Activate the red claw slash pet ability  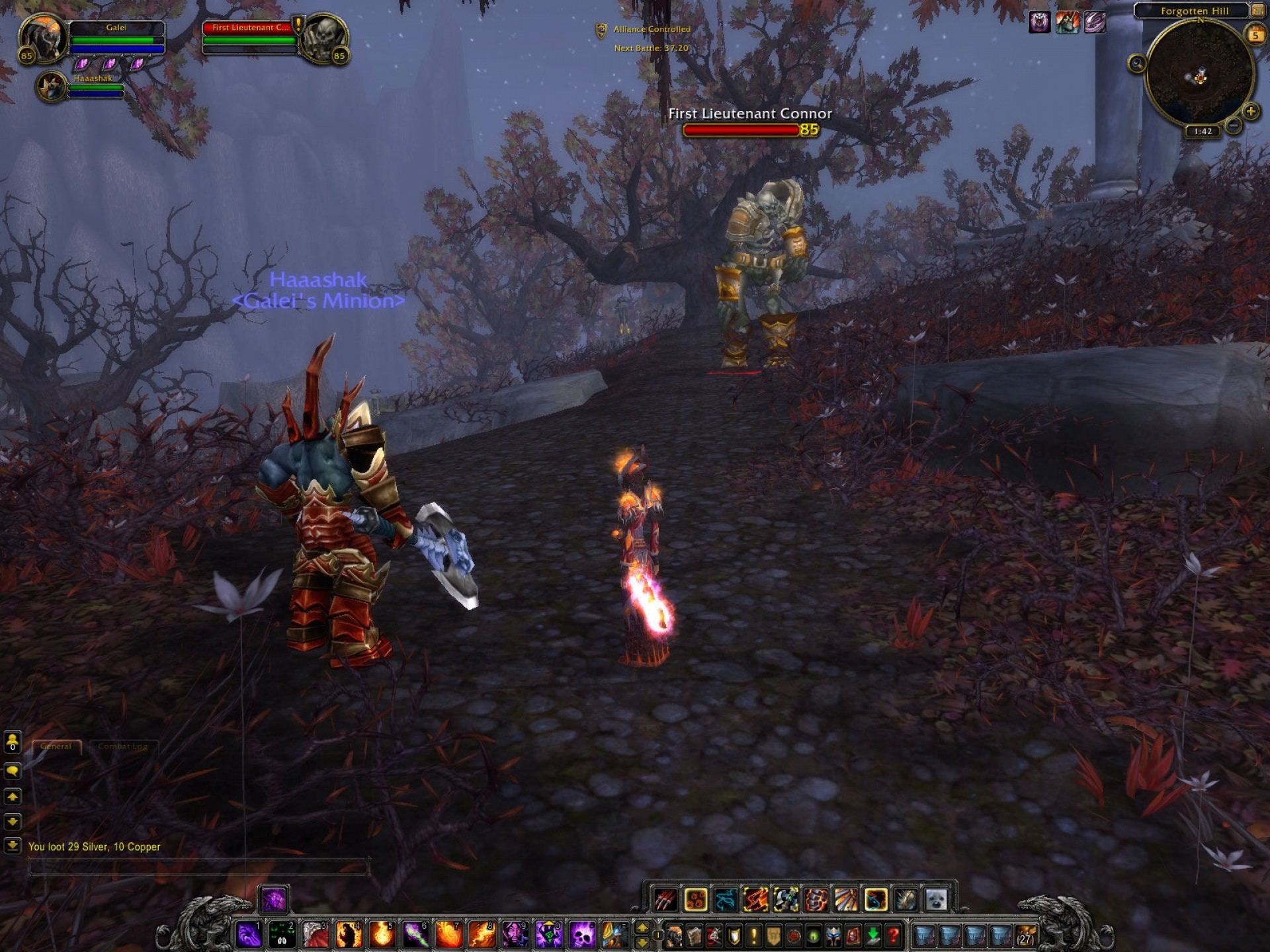pyautogui.click(x=665, y=899)
